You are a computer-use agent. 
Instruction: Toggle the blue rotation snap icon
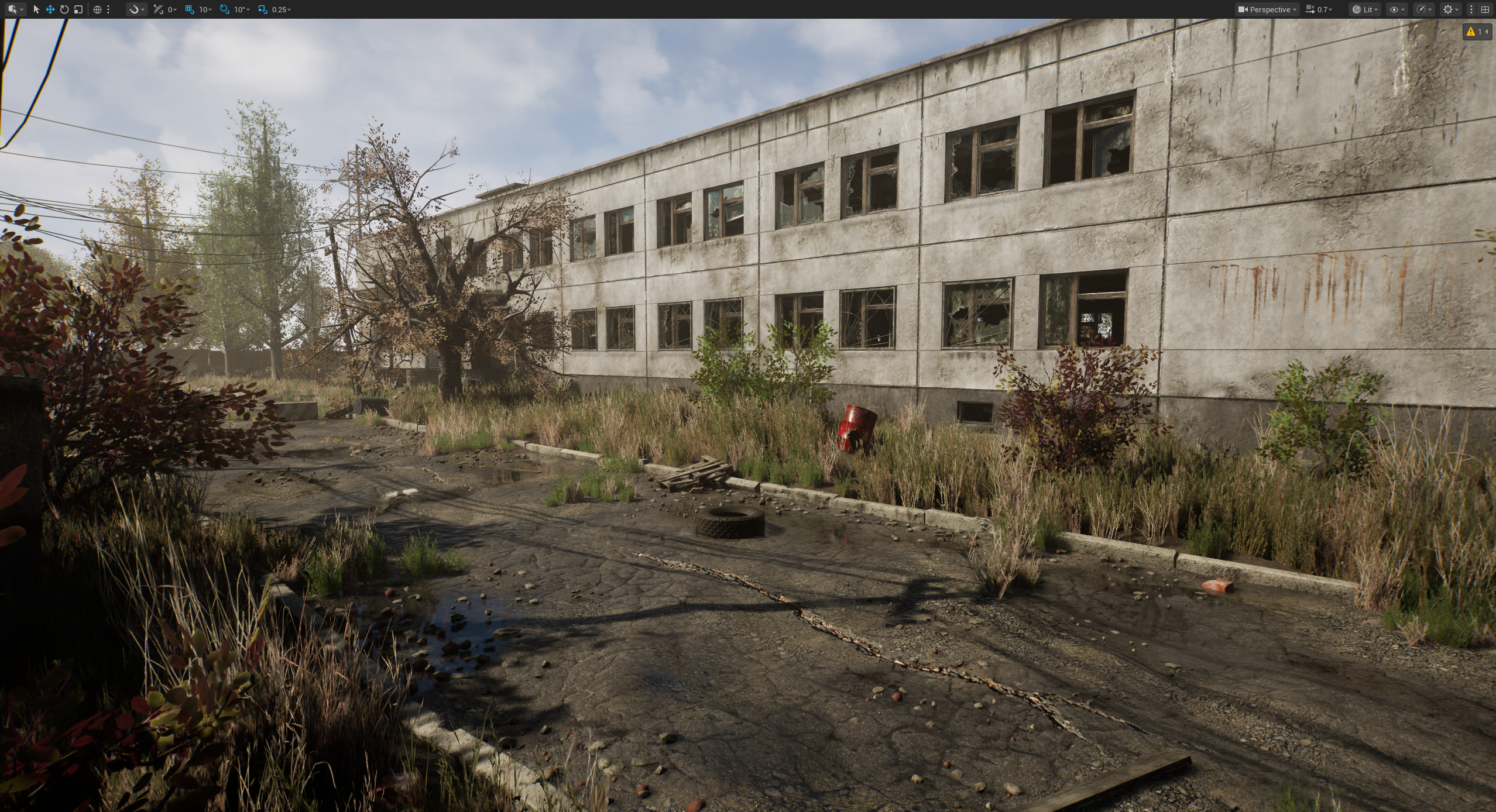click(x=224, y=9)
